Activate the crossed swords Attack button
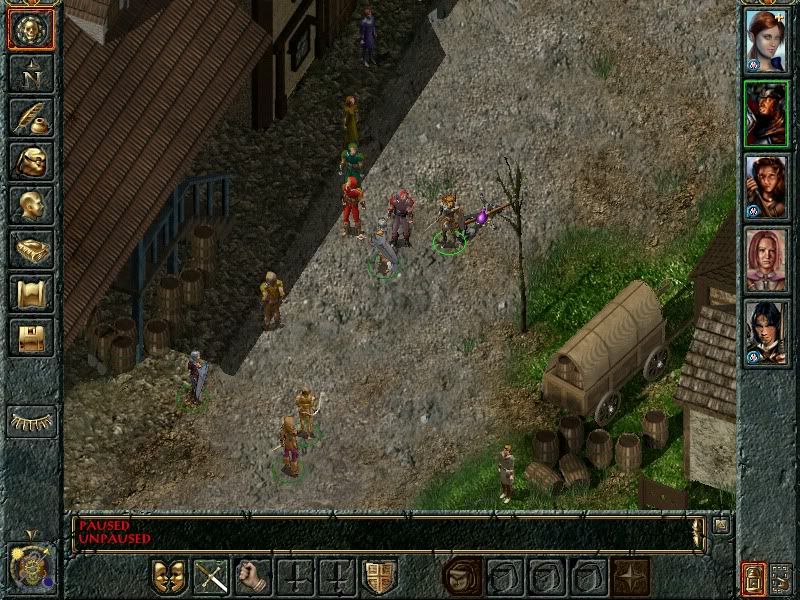This screenshot has width=800, height=600. coord(211,577)
